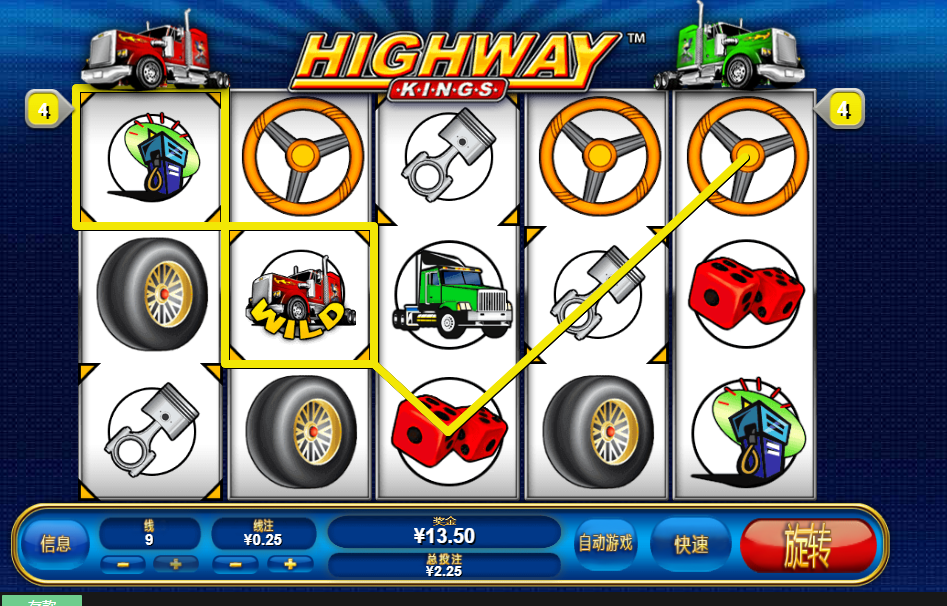Lower the line bet (线注) amount

click(236, 564)
